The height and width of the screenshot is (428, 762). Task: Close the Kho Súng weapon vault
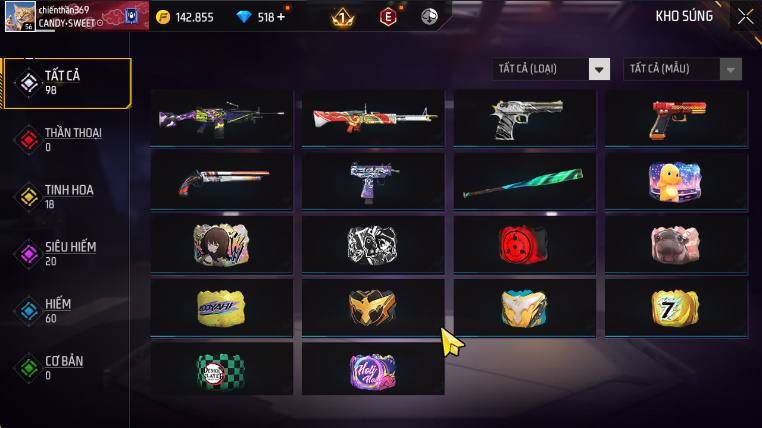(745, 16)
